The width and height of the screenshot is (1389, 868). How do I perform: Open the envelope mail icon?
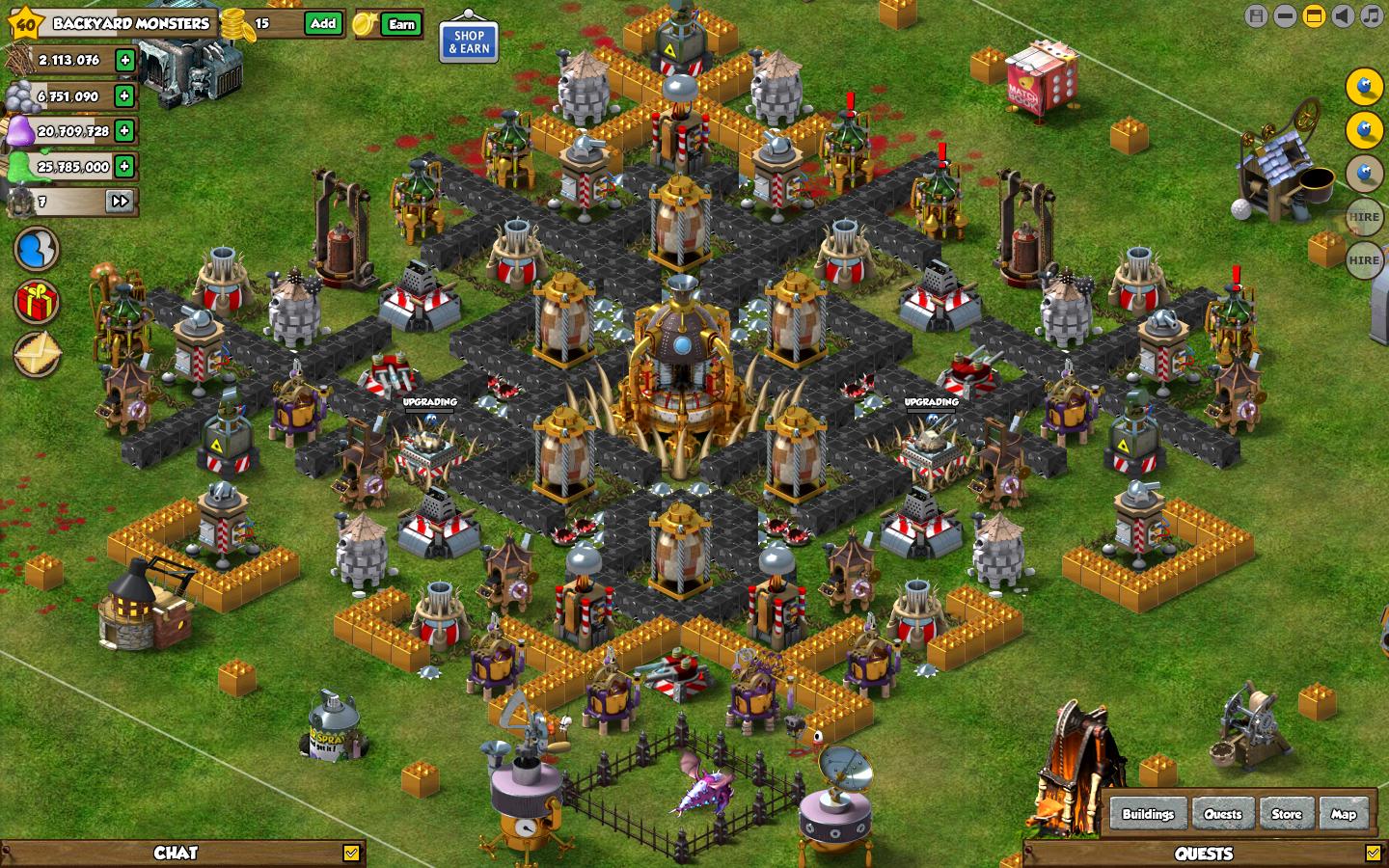(37, 354)
